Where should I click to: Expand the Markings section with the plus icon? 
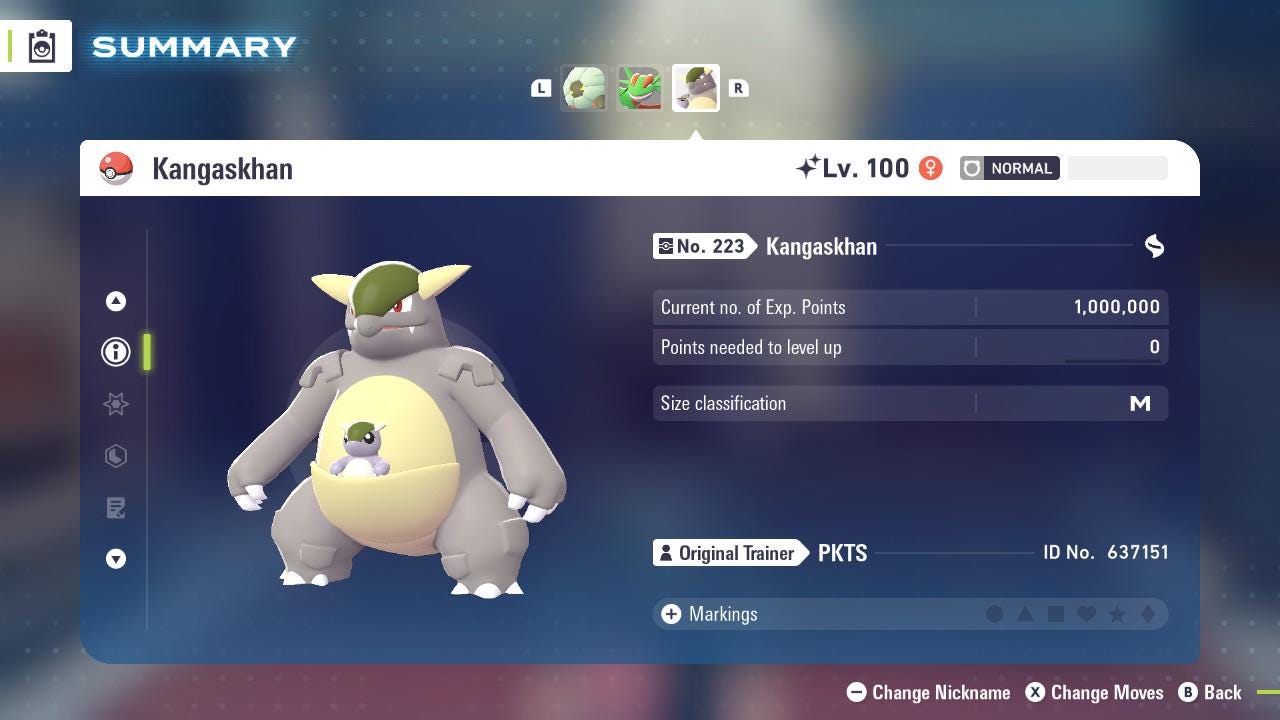(x=669, y=614)
